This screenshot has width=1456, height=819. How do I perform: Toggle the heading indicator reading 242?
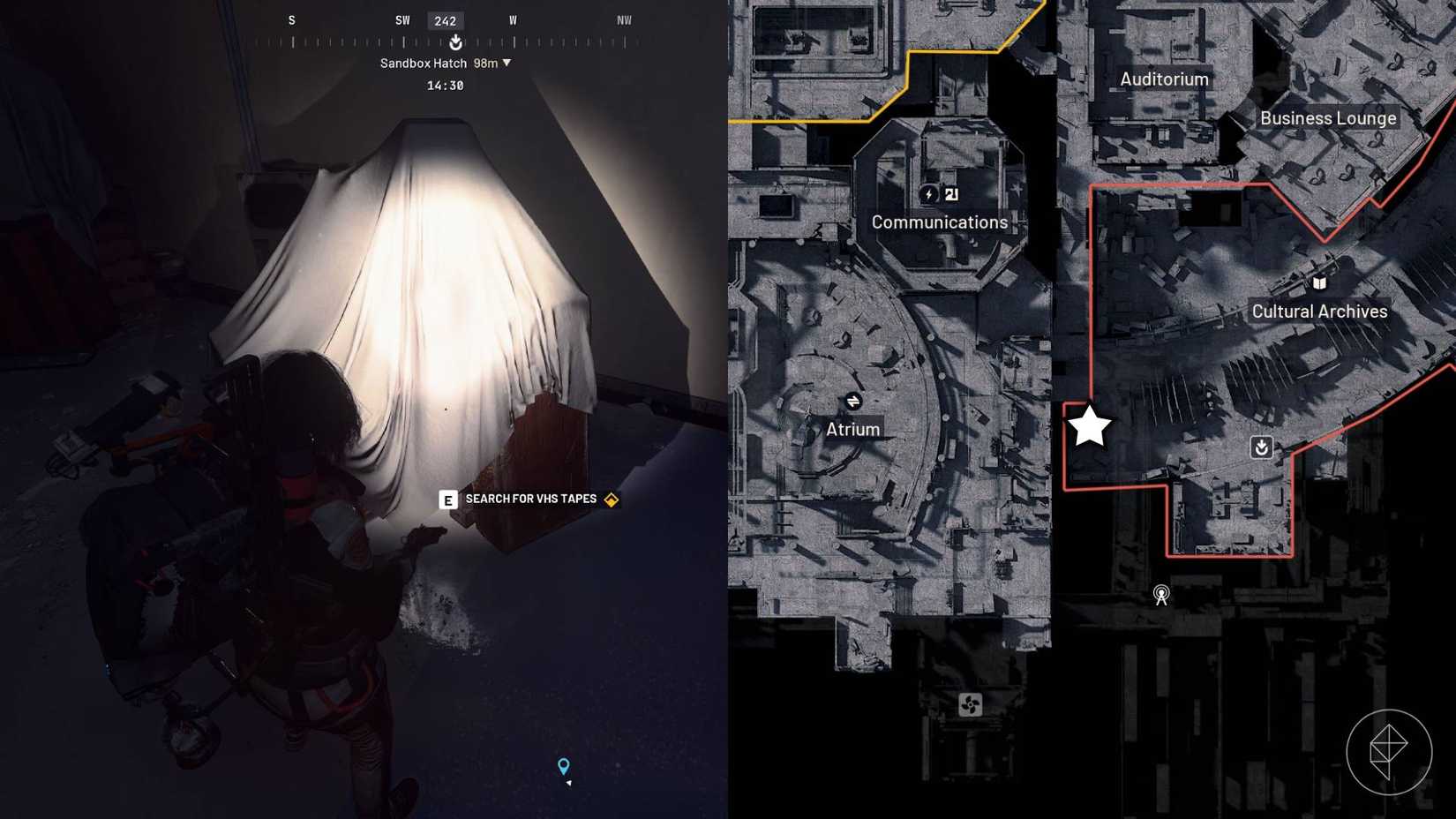tap(446, 19)
